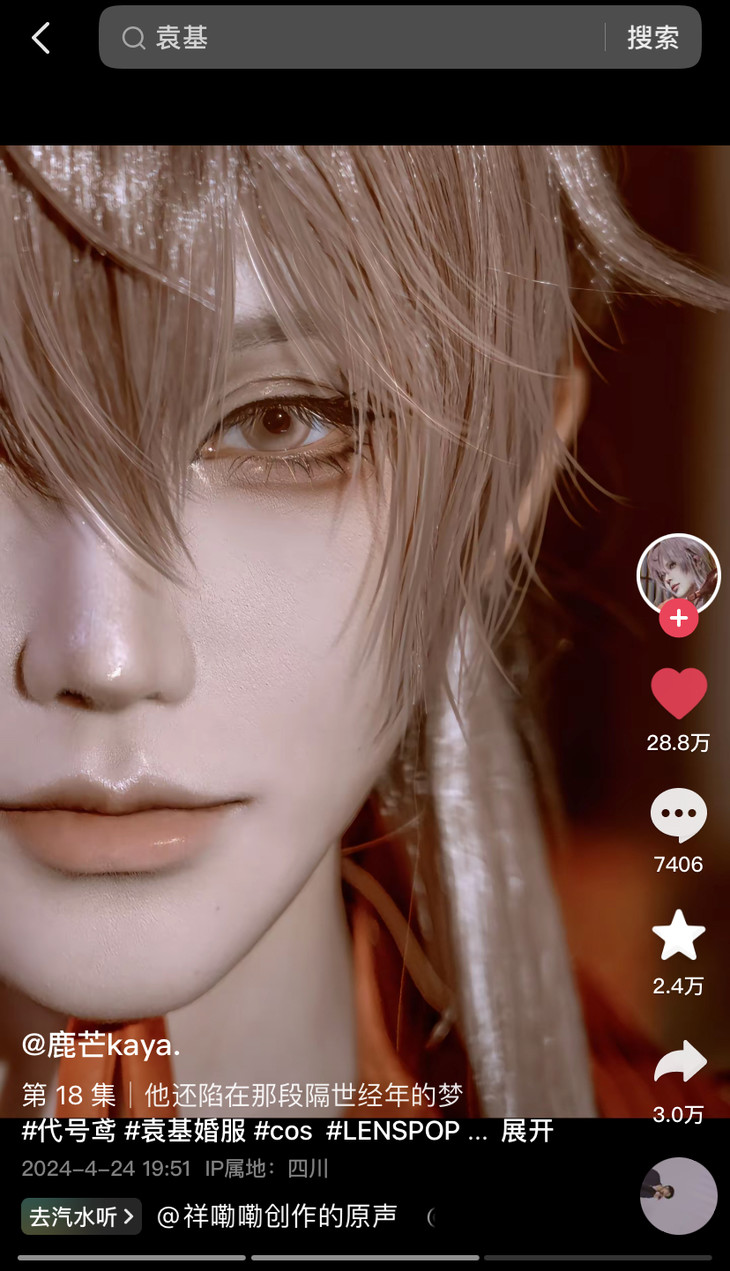Screen dimensions: 730x1271
Task: Tap the 搜索 search button
Action: pos(653,38)
